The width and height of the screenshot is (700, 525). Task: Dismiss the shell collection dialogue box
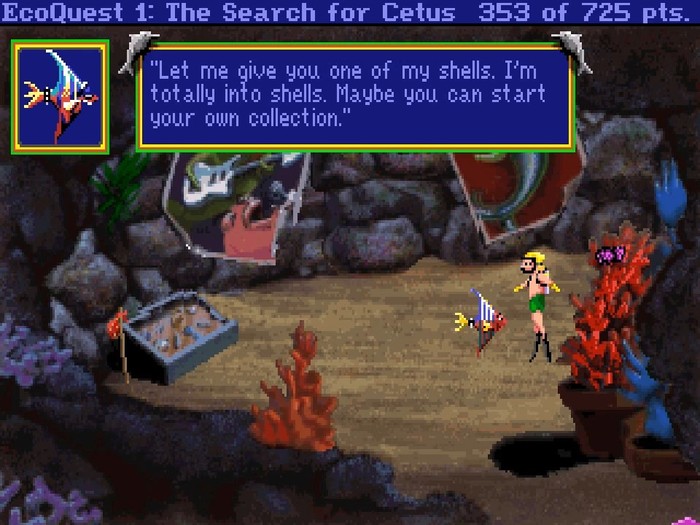(355, 98)
